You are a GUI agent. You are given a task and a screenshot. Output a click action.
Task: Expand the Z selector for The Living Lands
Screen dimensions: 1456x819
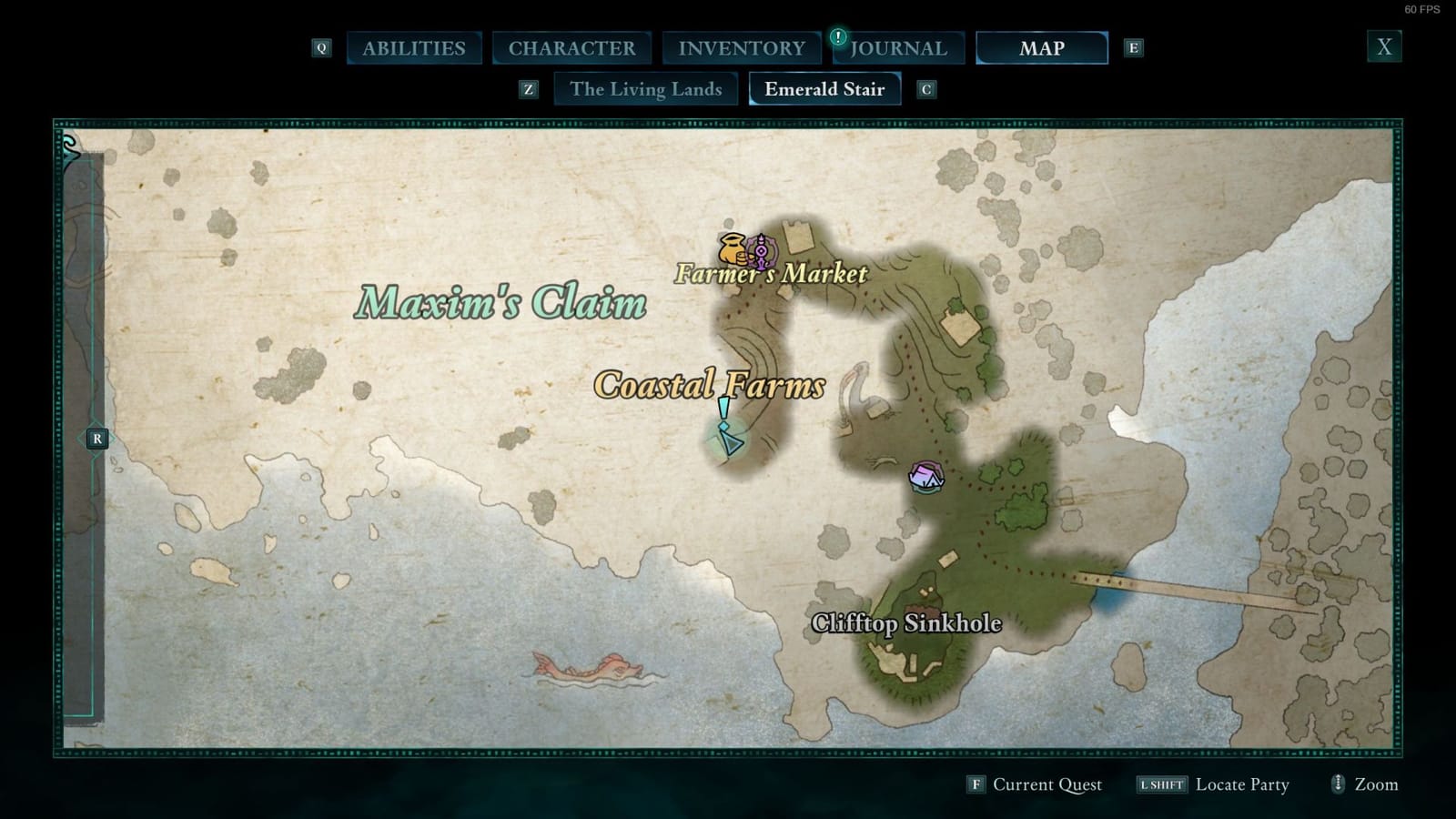pos(528,89)
